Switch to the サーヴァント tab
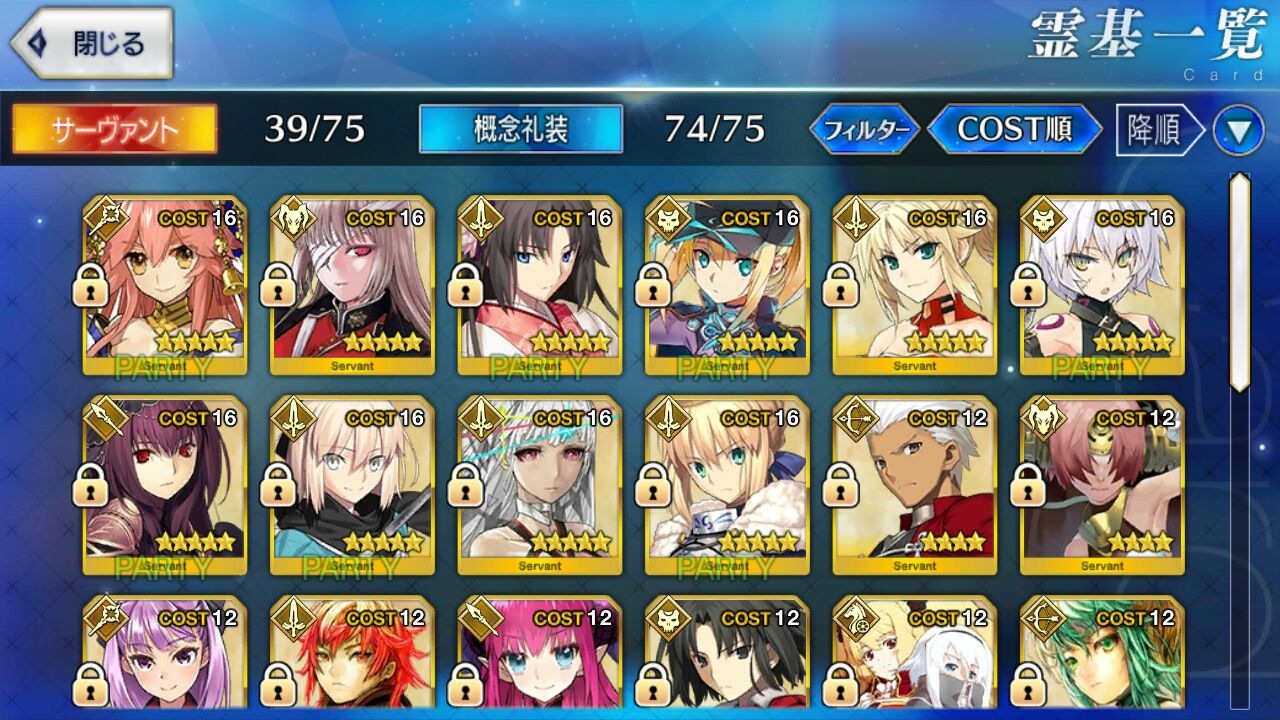 [114, 129]
